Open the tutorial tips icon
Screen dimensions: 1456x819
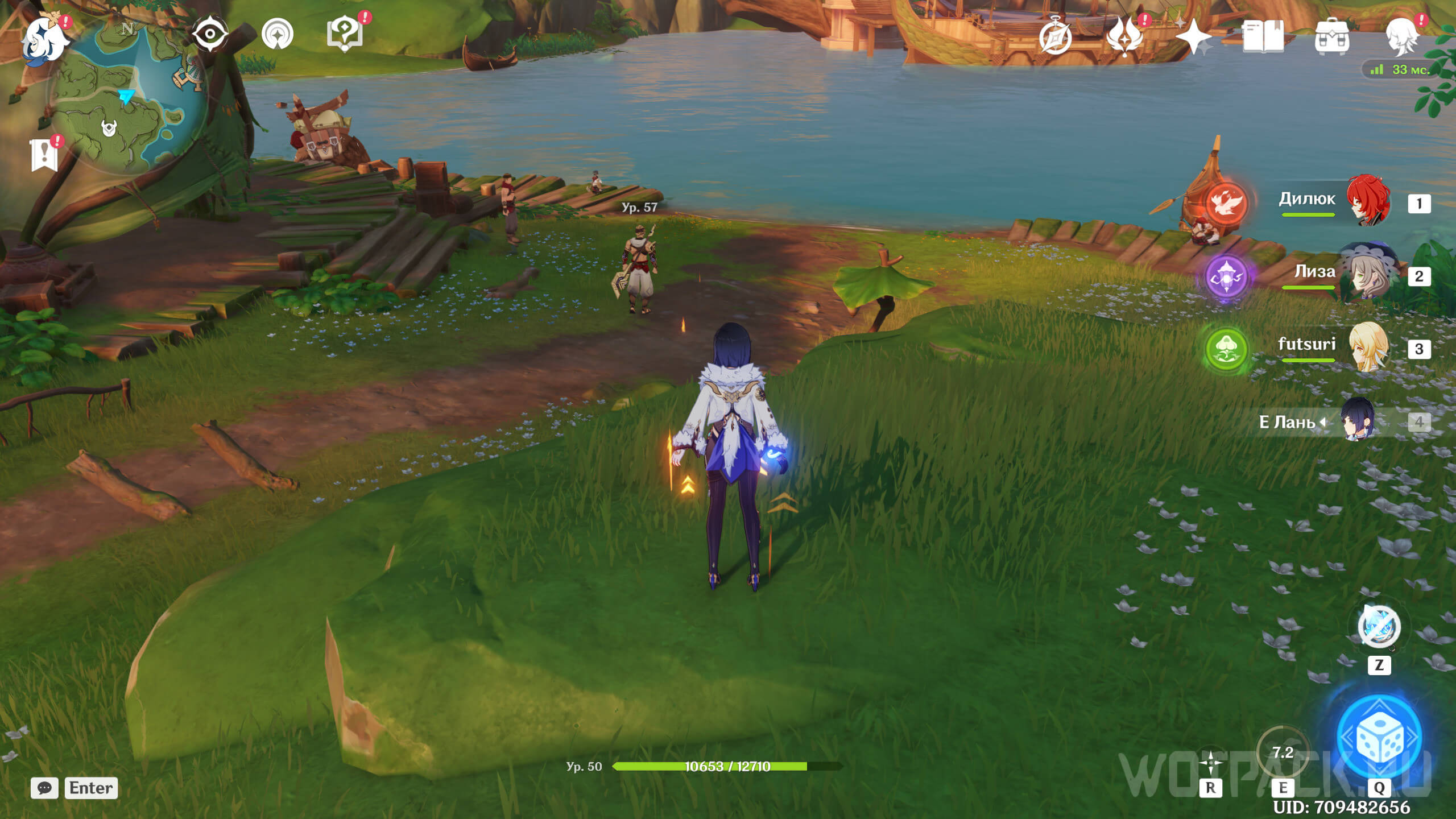click(345, 34)
